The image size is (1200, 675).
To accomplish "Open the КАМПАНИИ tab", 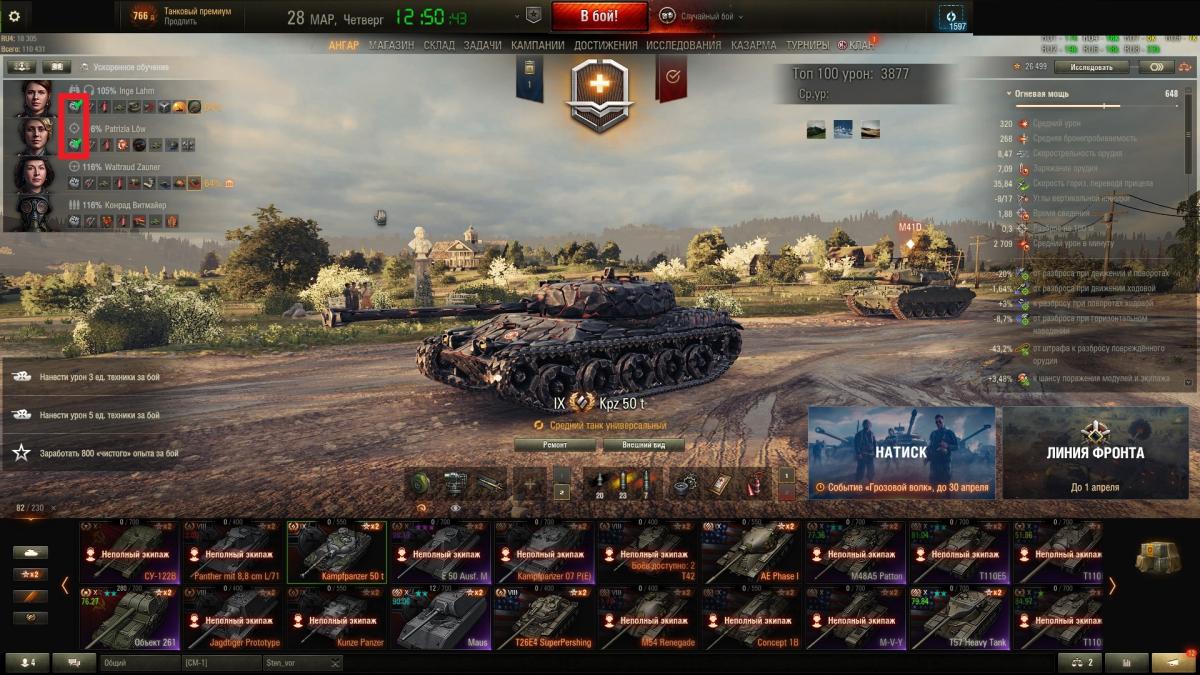I will point(538,45).
